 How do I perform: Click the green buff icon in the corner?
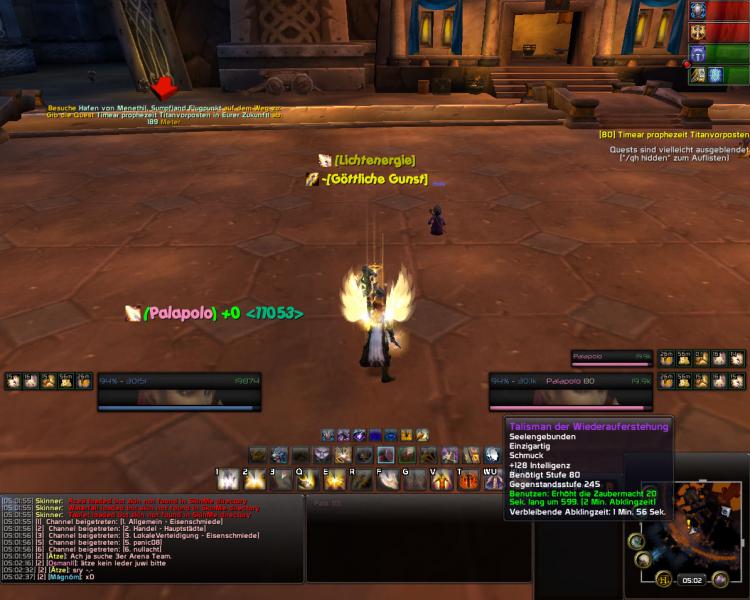point(697,54)
